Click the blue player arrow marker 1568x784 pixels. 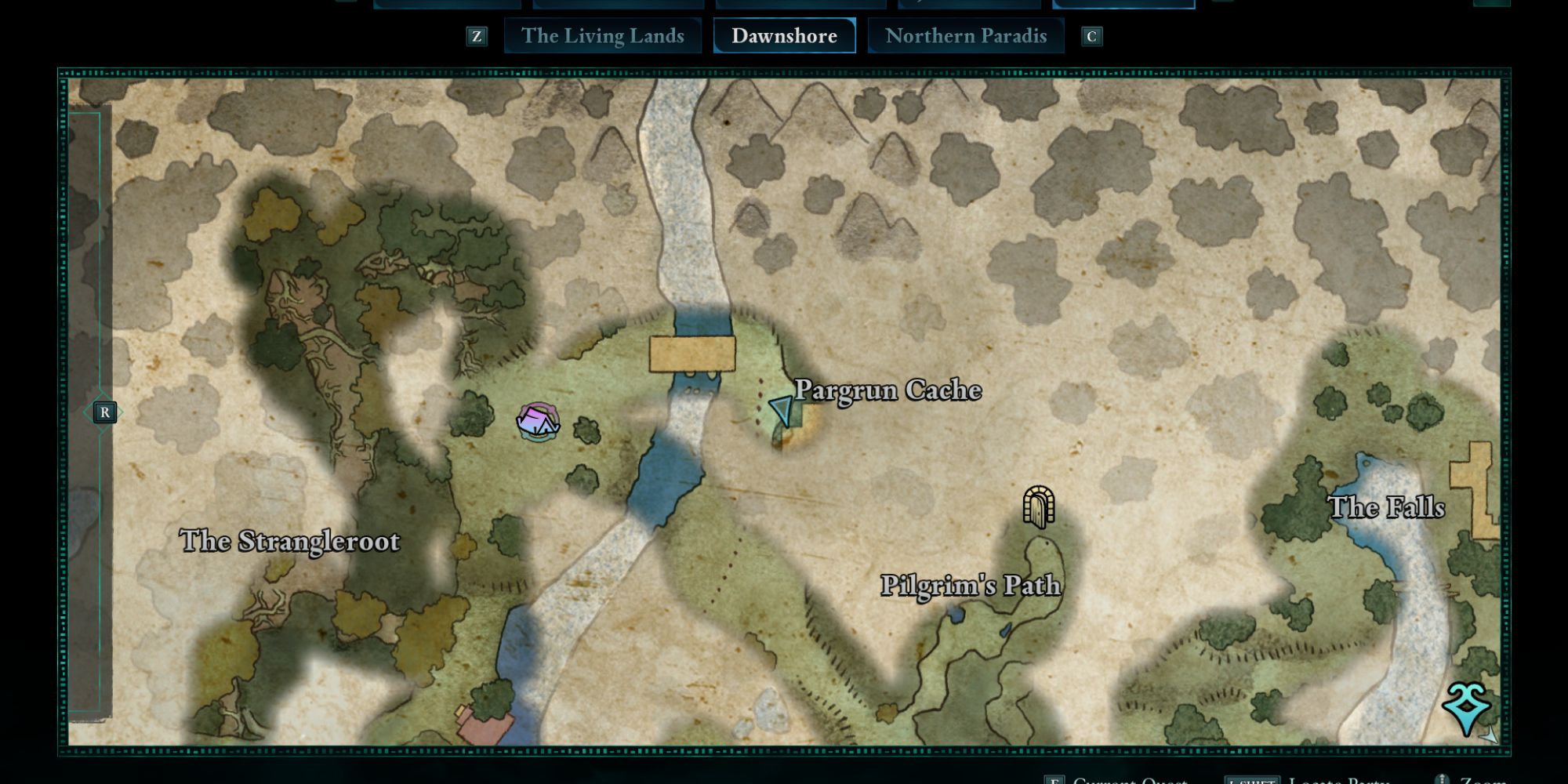tap(782, 409)
